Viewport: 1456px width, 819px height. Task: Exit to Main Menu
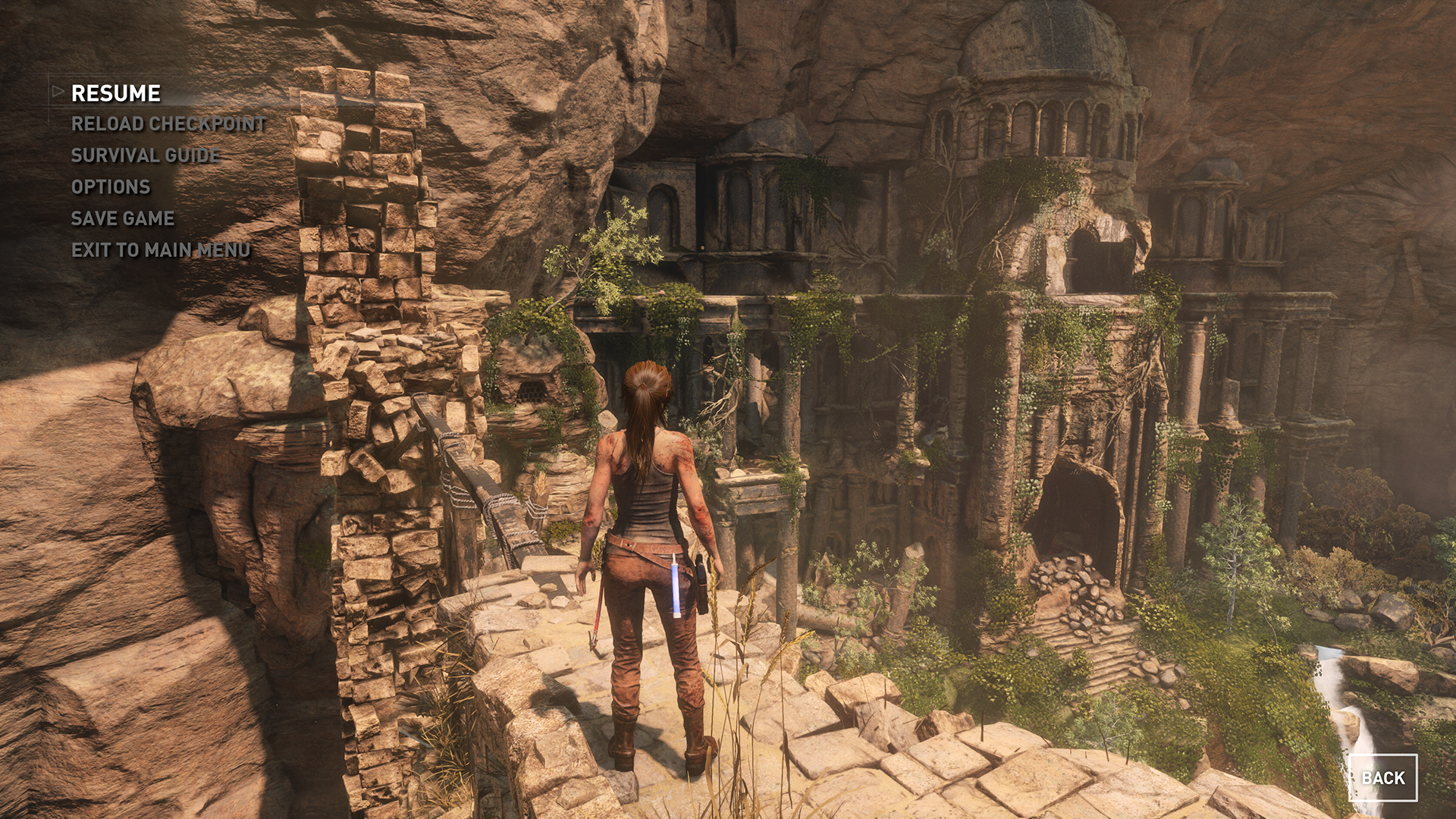161,250
